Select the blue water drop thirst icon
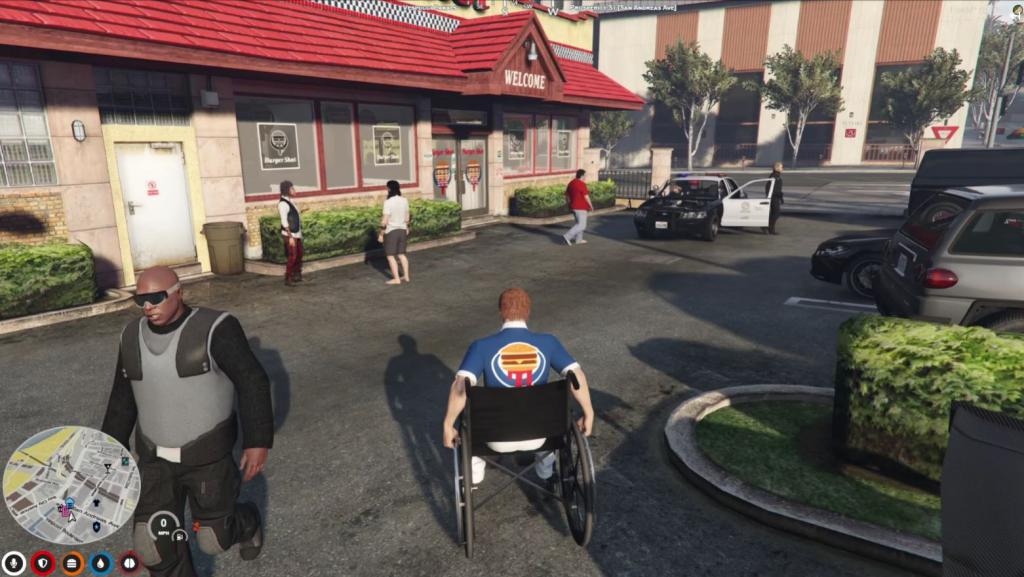 [101, 563]
